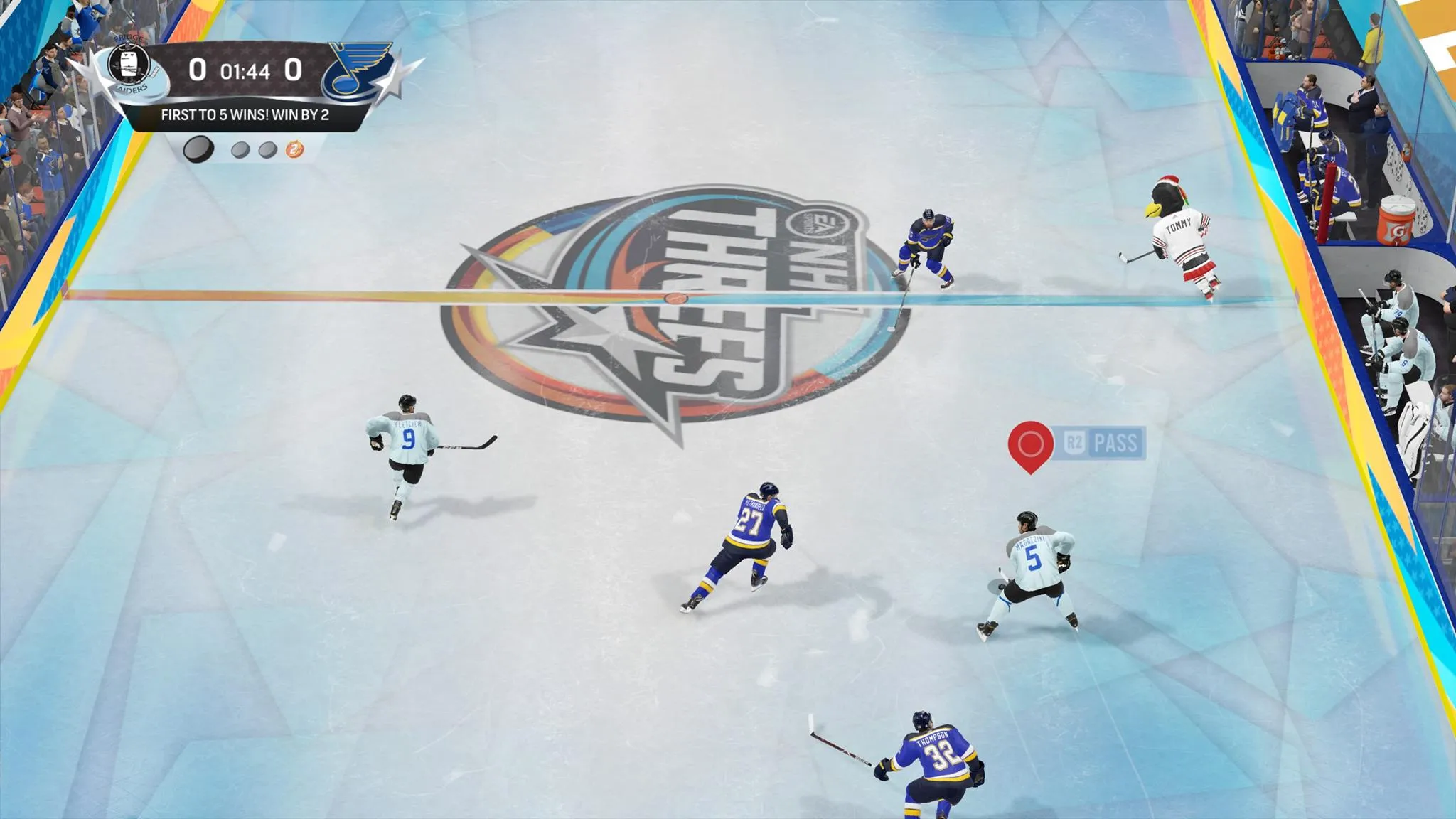The image size is (1456, 819).
Task: Click the Raiders team logo on scoreboard
Action: tap(129, 68)
